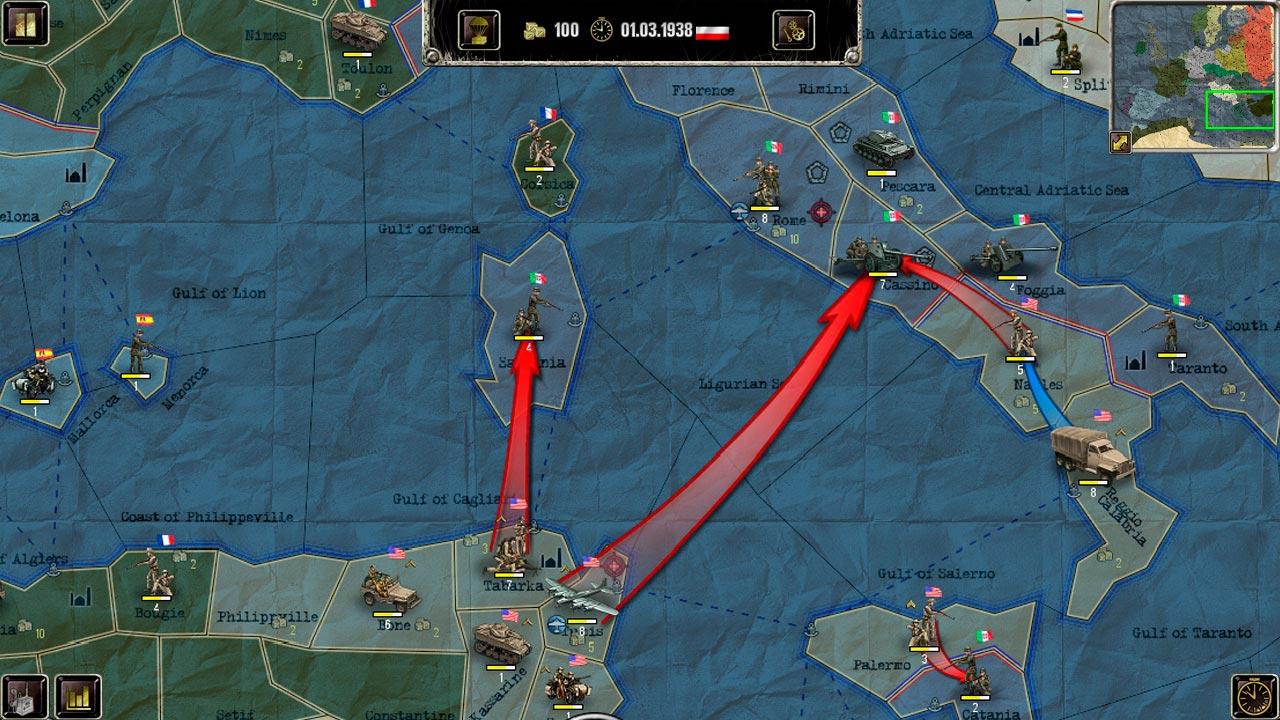The width and height of the screenshot is (1280, 720).
Task: Select the Italian artillery unit at Cassino
Action: 872,255
